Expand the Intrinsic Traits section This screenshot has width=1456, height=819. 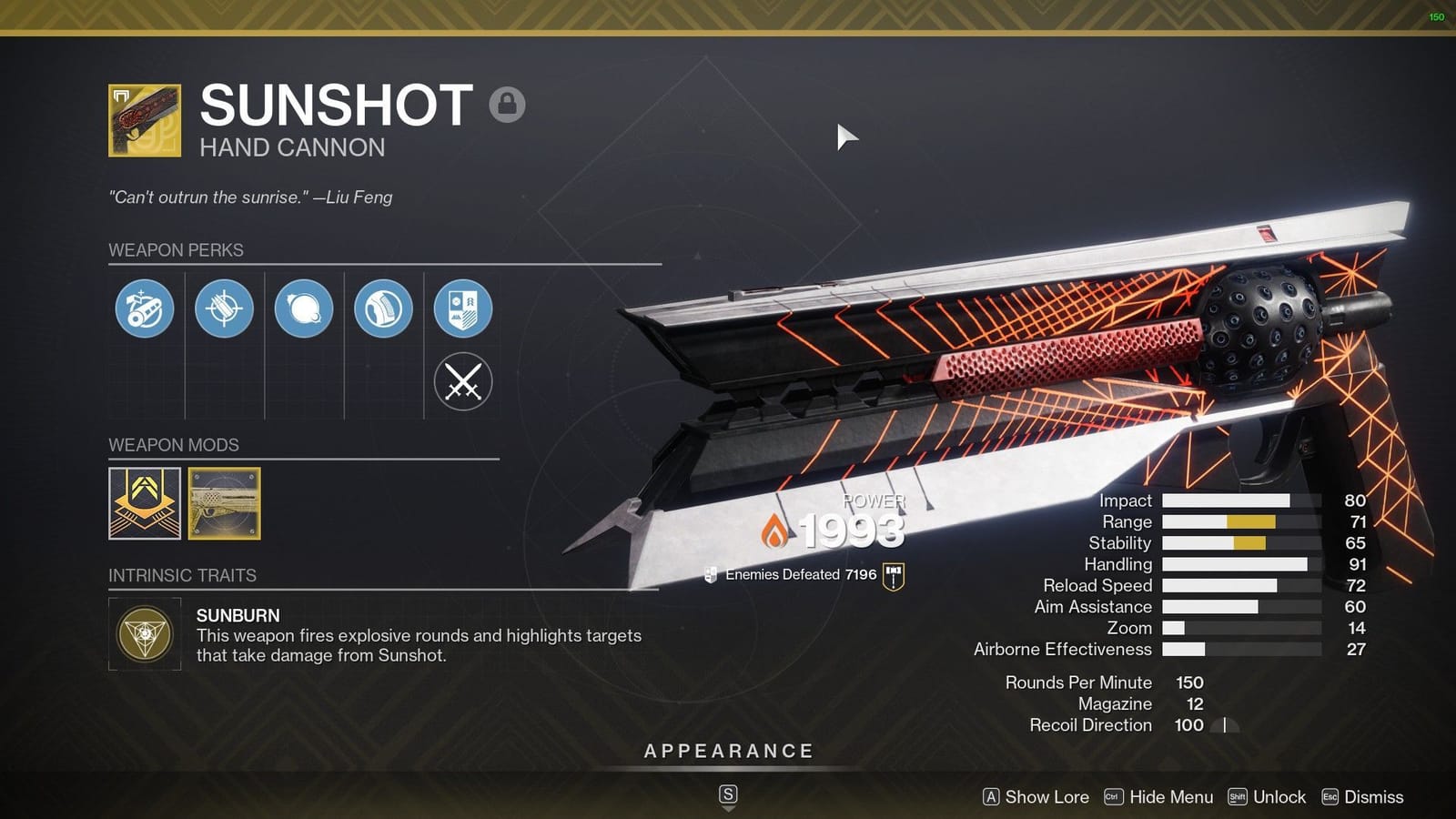coord(182,575)
